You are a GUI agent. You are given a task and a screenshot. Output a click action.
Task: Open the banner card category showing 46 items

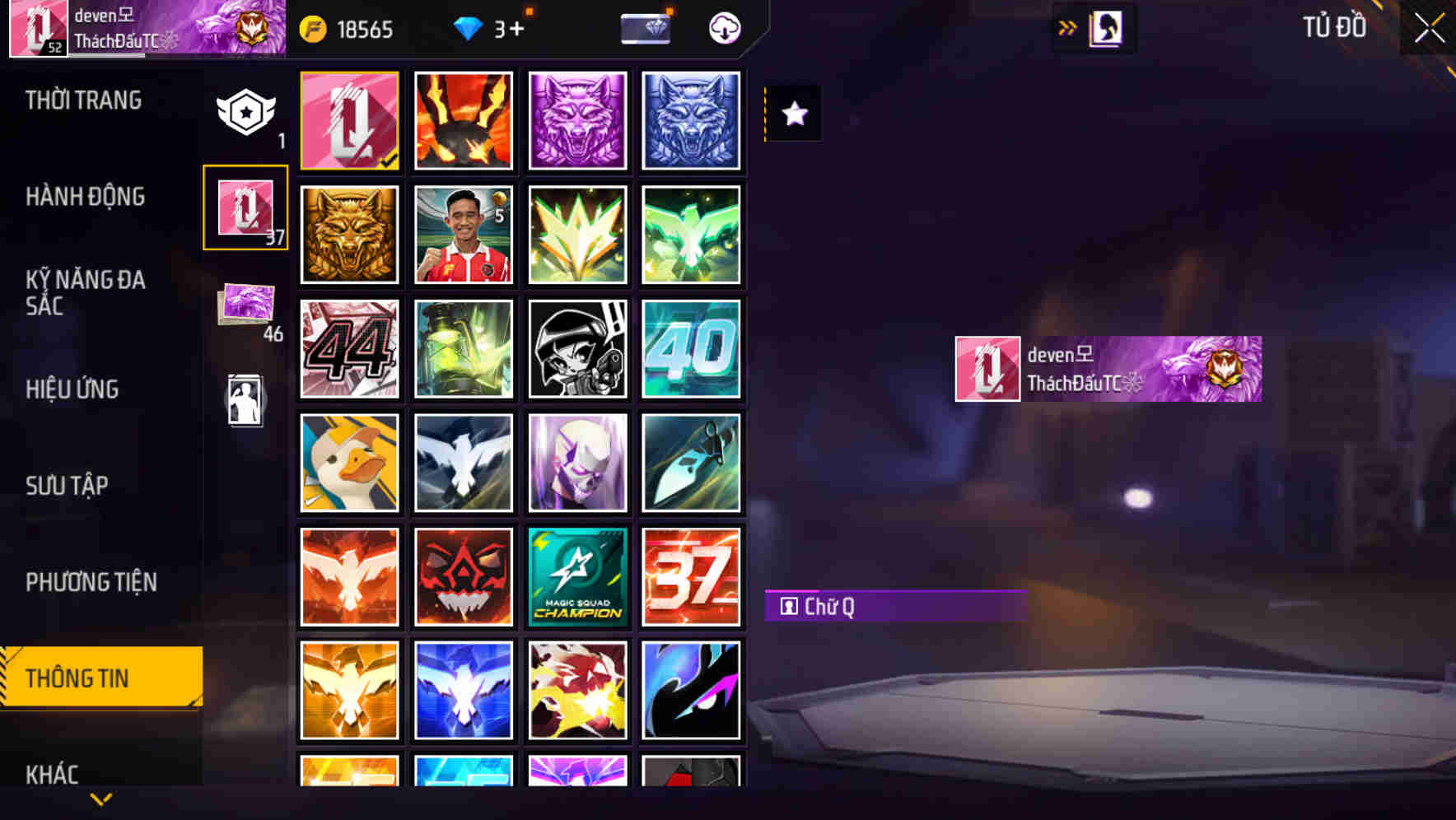(245, 305)
